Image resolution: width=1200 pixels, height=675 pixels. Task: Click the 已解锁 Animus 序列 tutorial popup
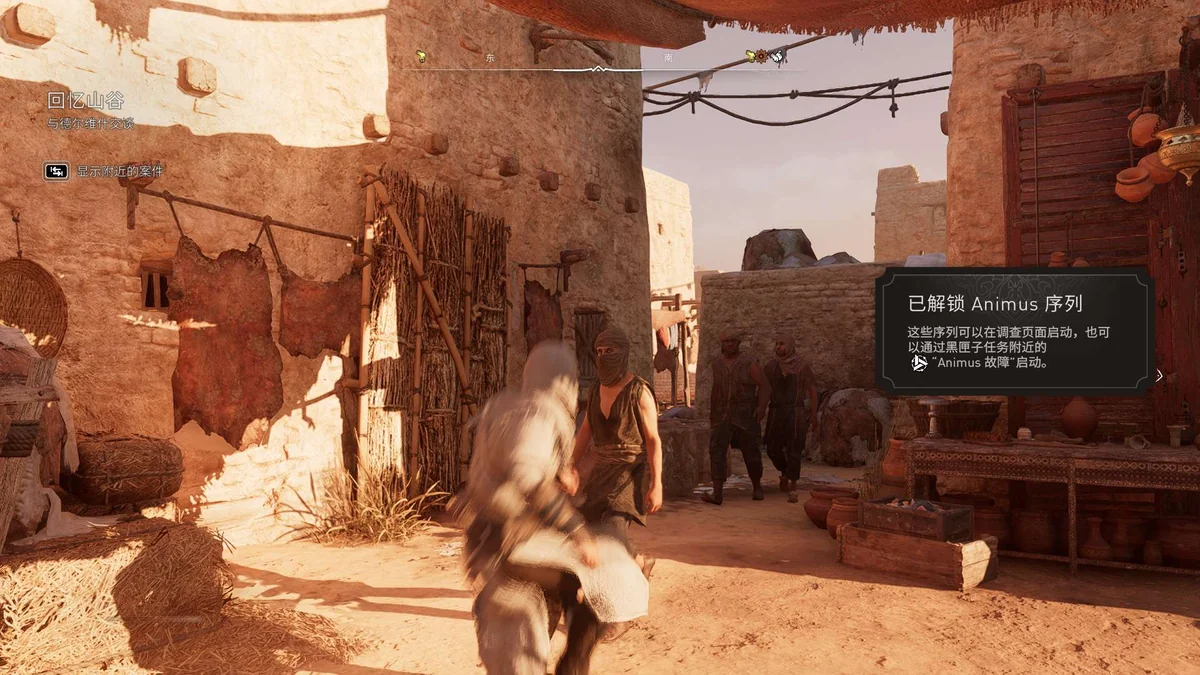[1014, 331]
